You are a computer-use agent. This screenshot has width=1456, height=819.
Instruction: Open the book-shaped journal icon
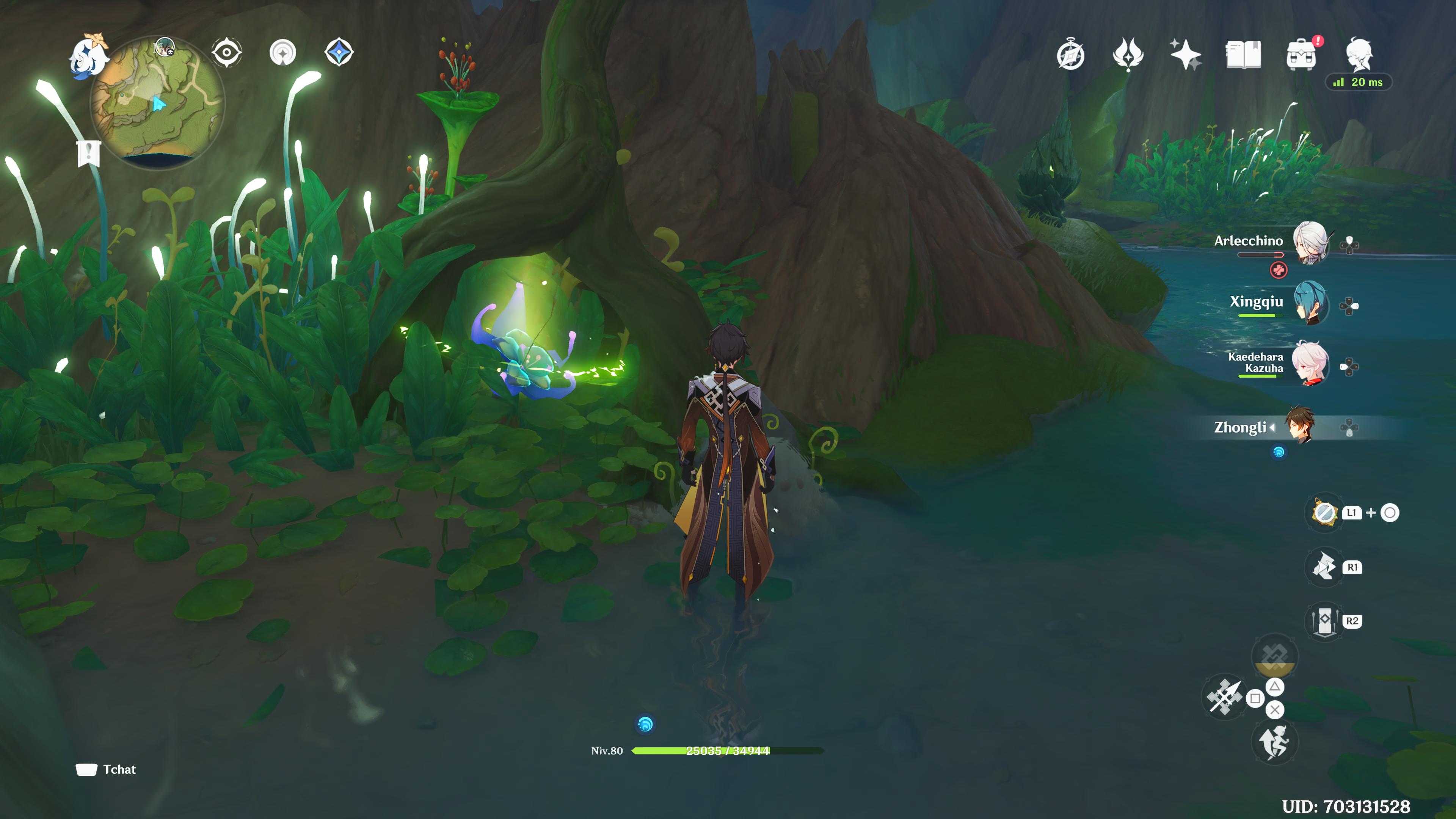coord(1243,55)
